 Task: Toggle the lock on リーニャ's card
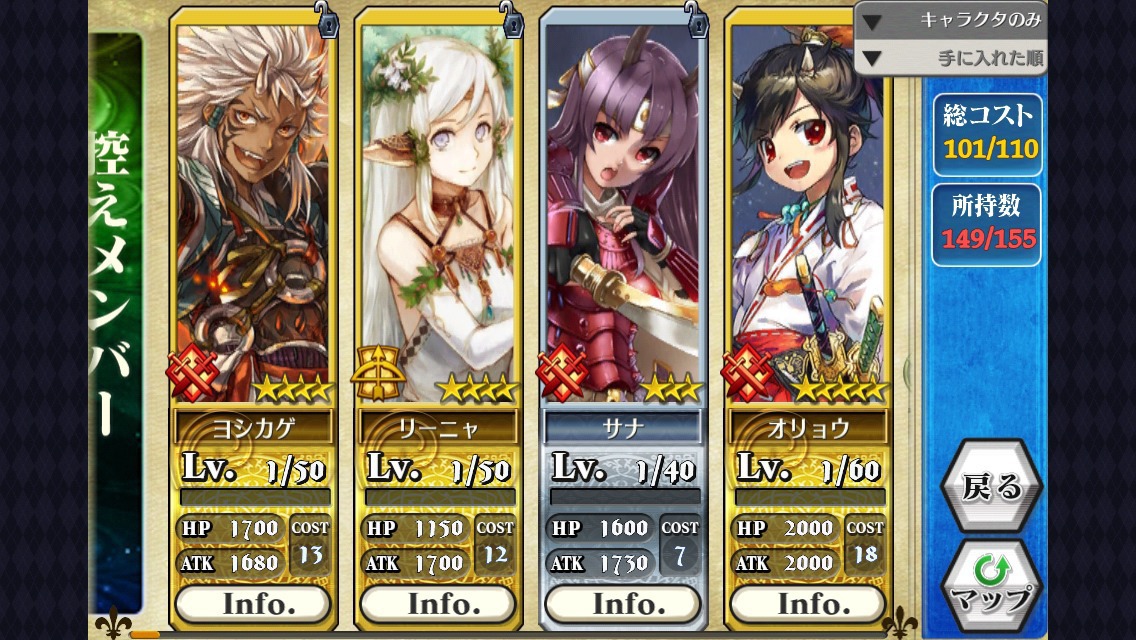coord(512,17)
